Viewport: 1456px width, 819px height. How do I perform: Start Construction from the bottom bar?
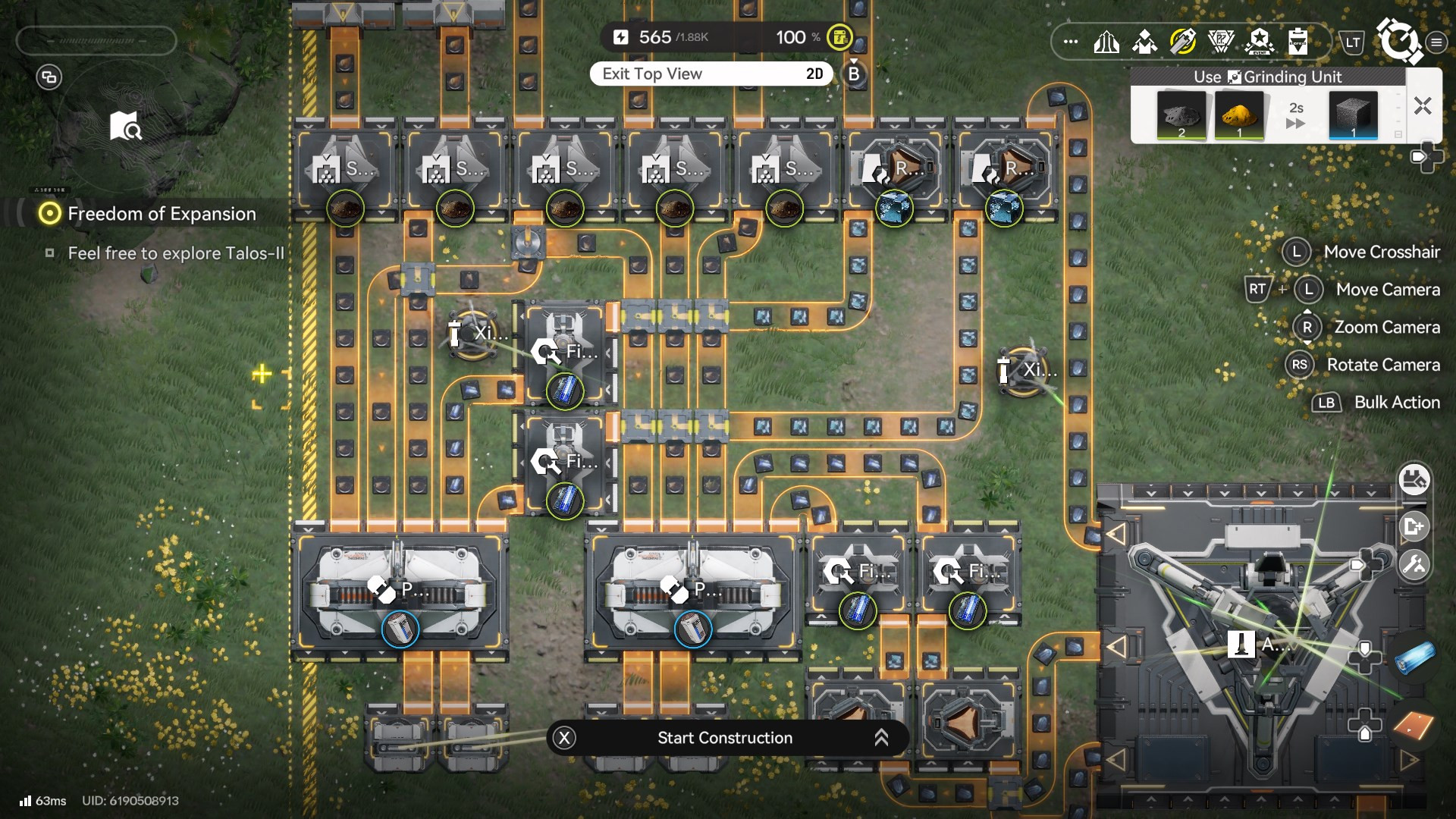[x=725, y=738]
